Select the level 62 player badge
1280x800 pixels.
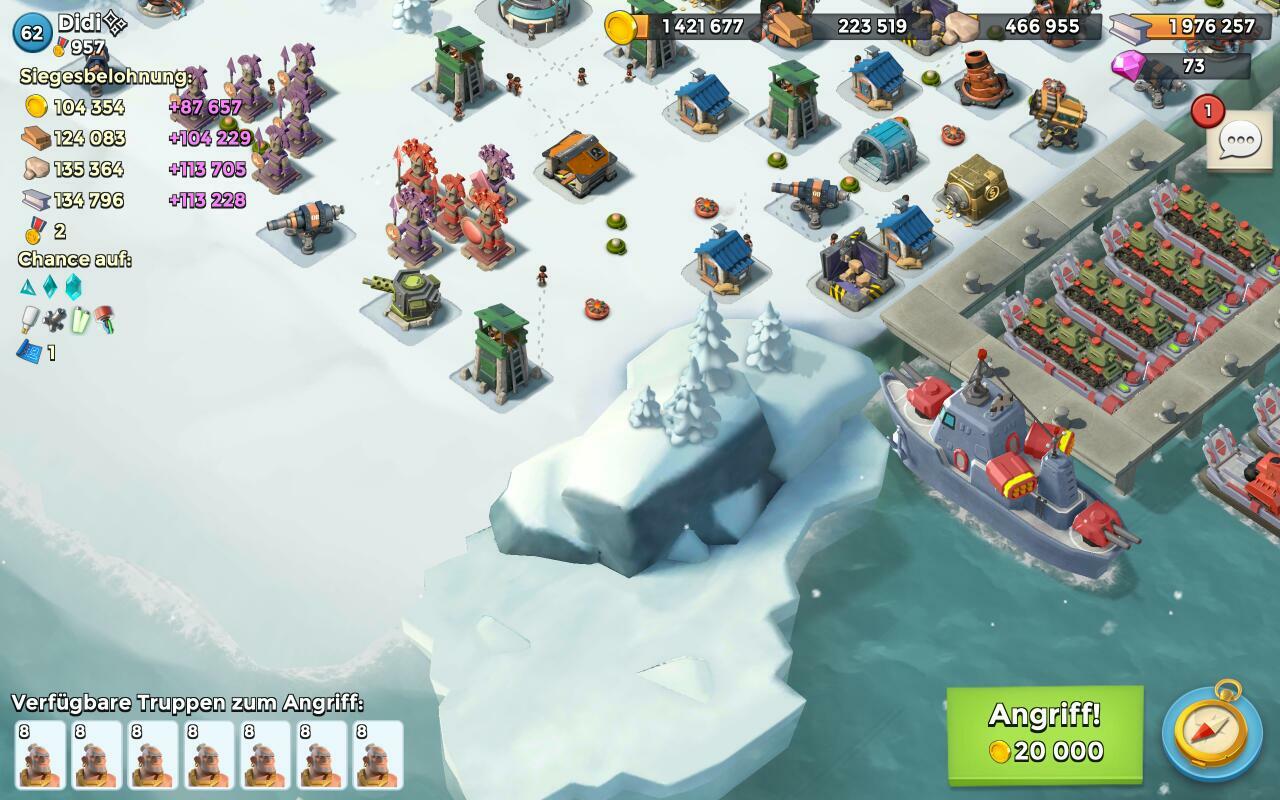32,32
